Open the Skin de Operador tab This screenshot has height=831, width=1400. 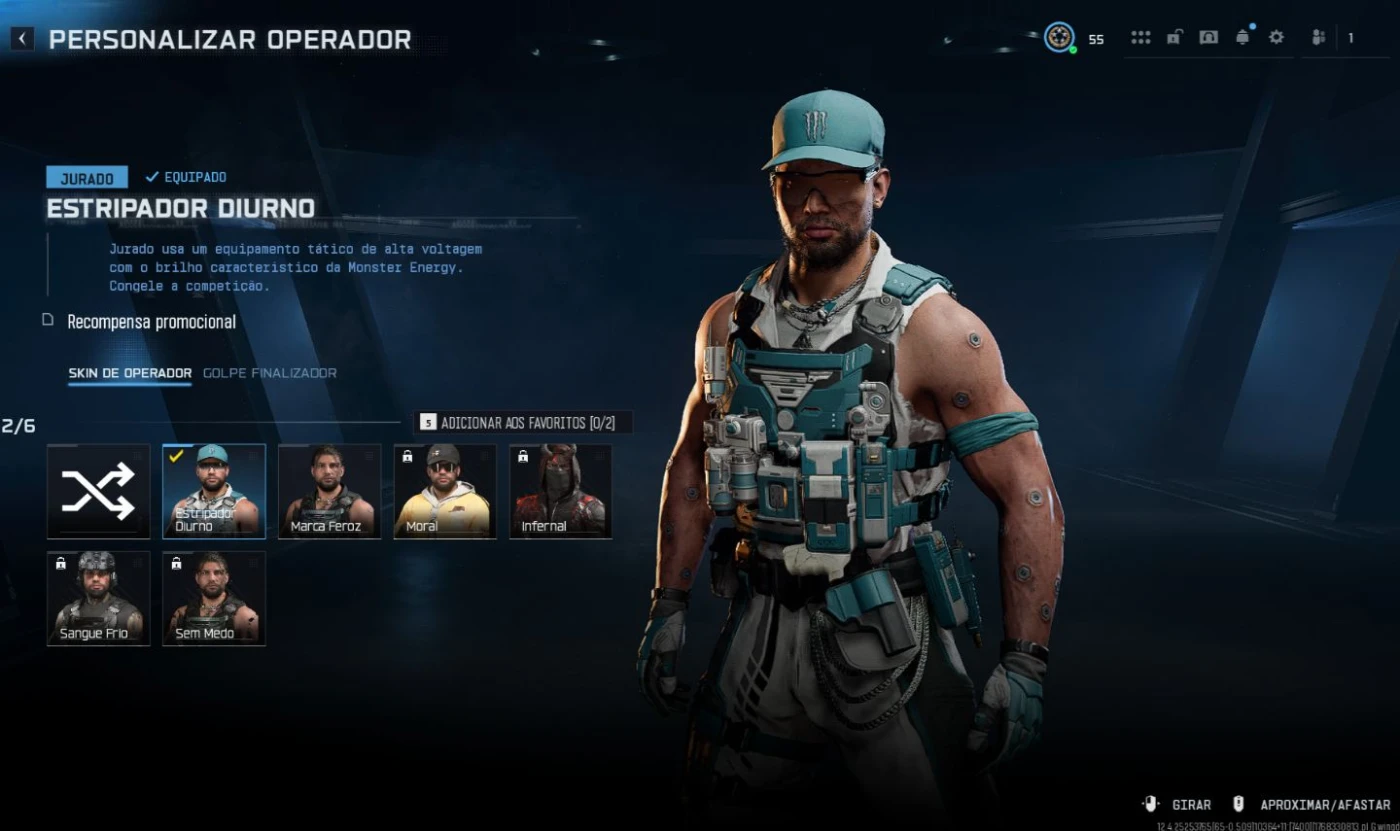tap(129, 373)
